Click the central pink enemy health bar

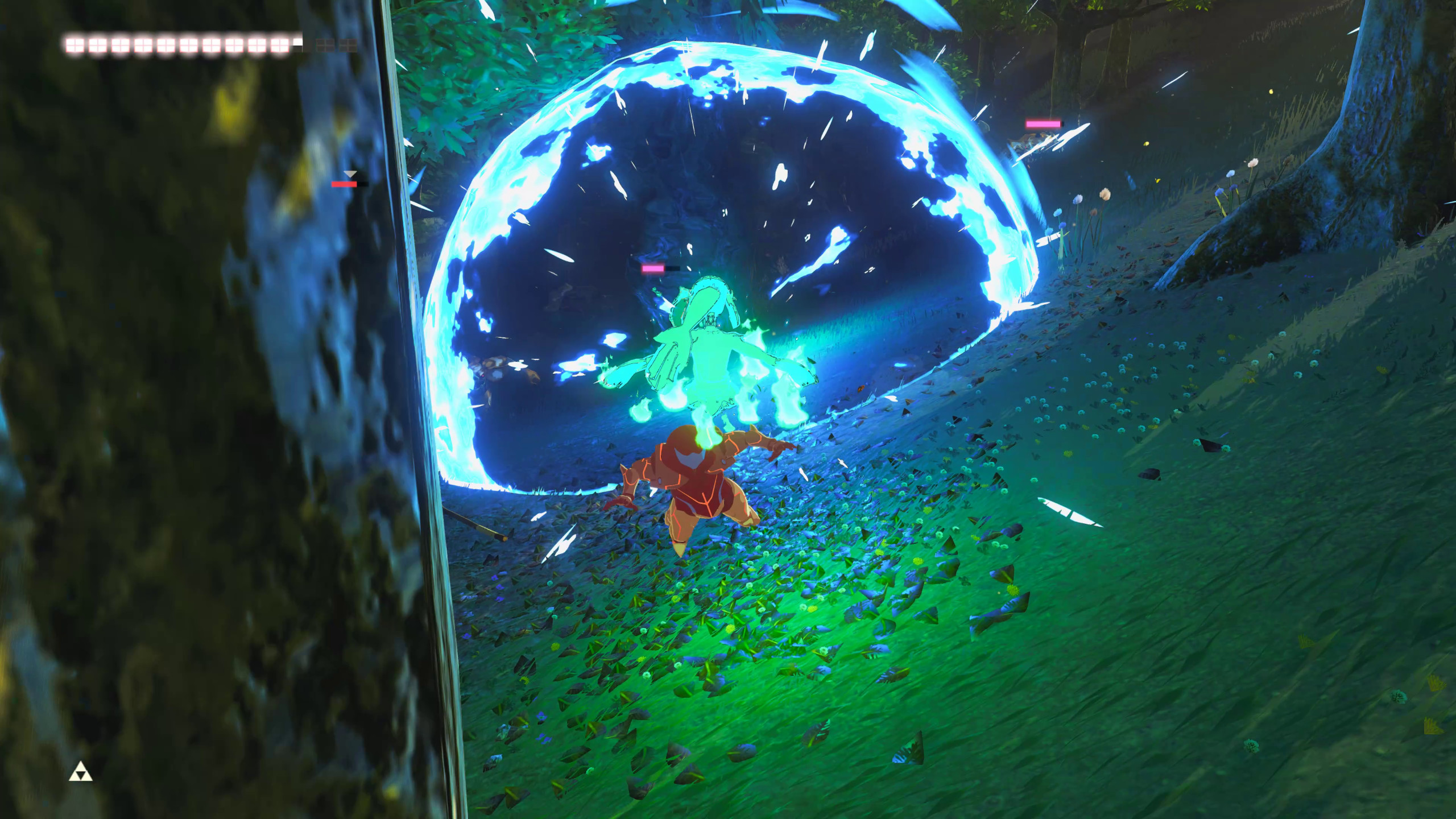tap(653, 268)
